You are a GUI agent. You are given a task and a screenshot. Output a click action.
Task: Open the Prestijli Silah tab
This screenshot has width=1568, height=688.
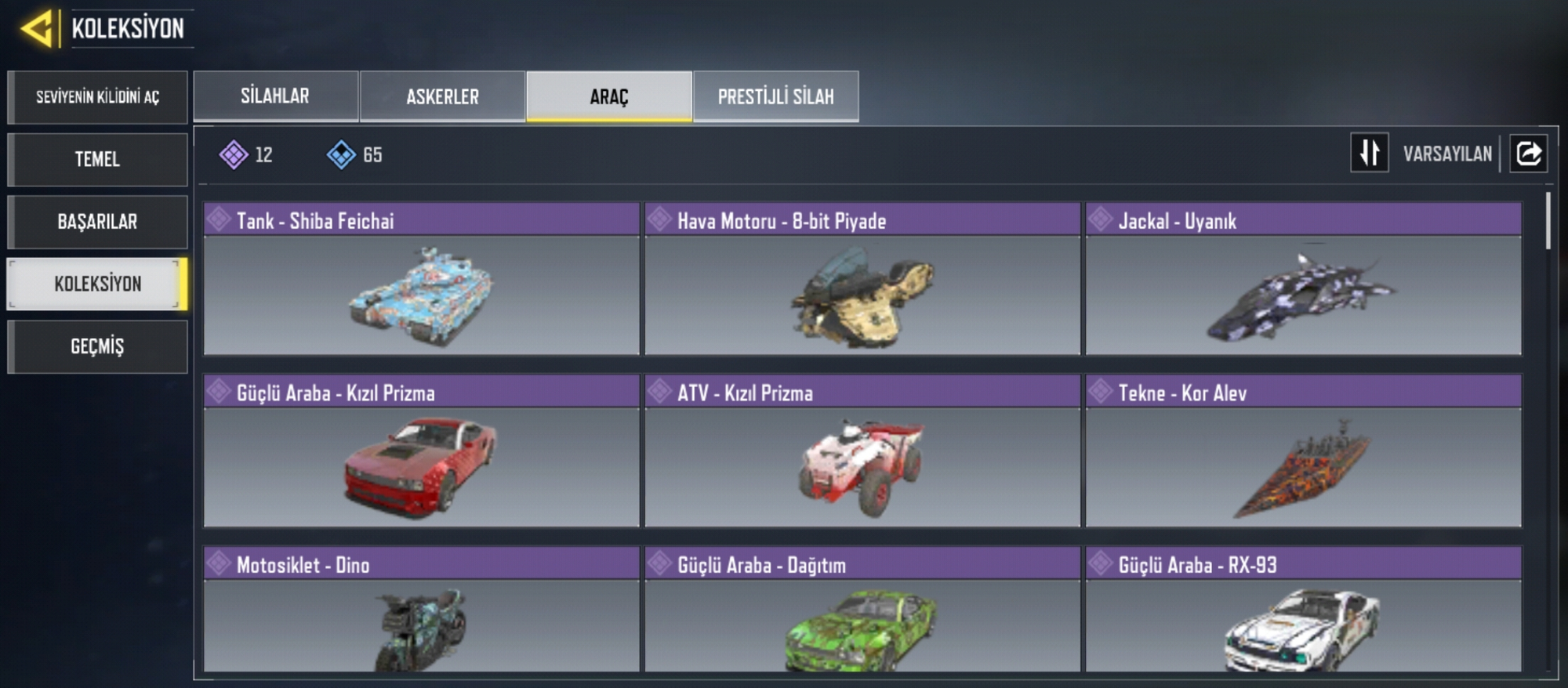pos(775,96)
